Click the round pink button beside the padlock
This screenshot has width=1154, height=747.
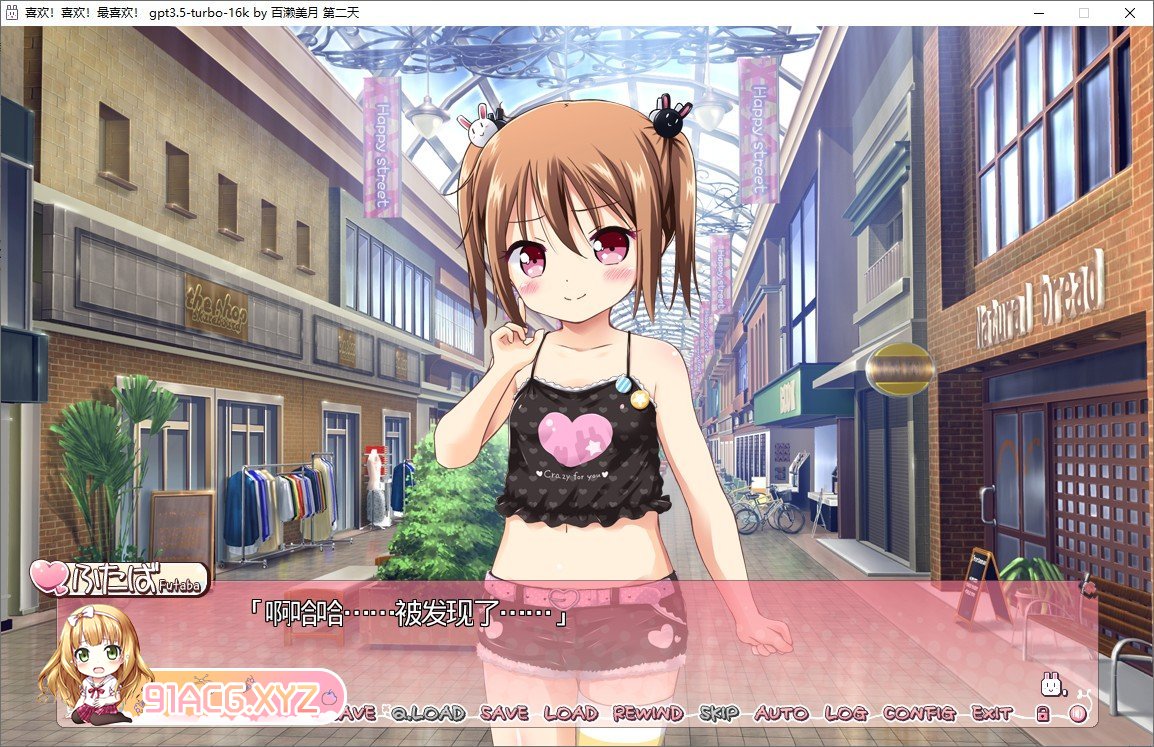1077,714
